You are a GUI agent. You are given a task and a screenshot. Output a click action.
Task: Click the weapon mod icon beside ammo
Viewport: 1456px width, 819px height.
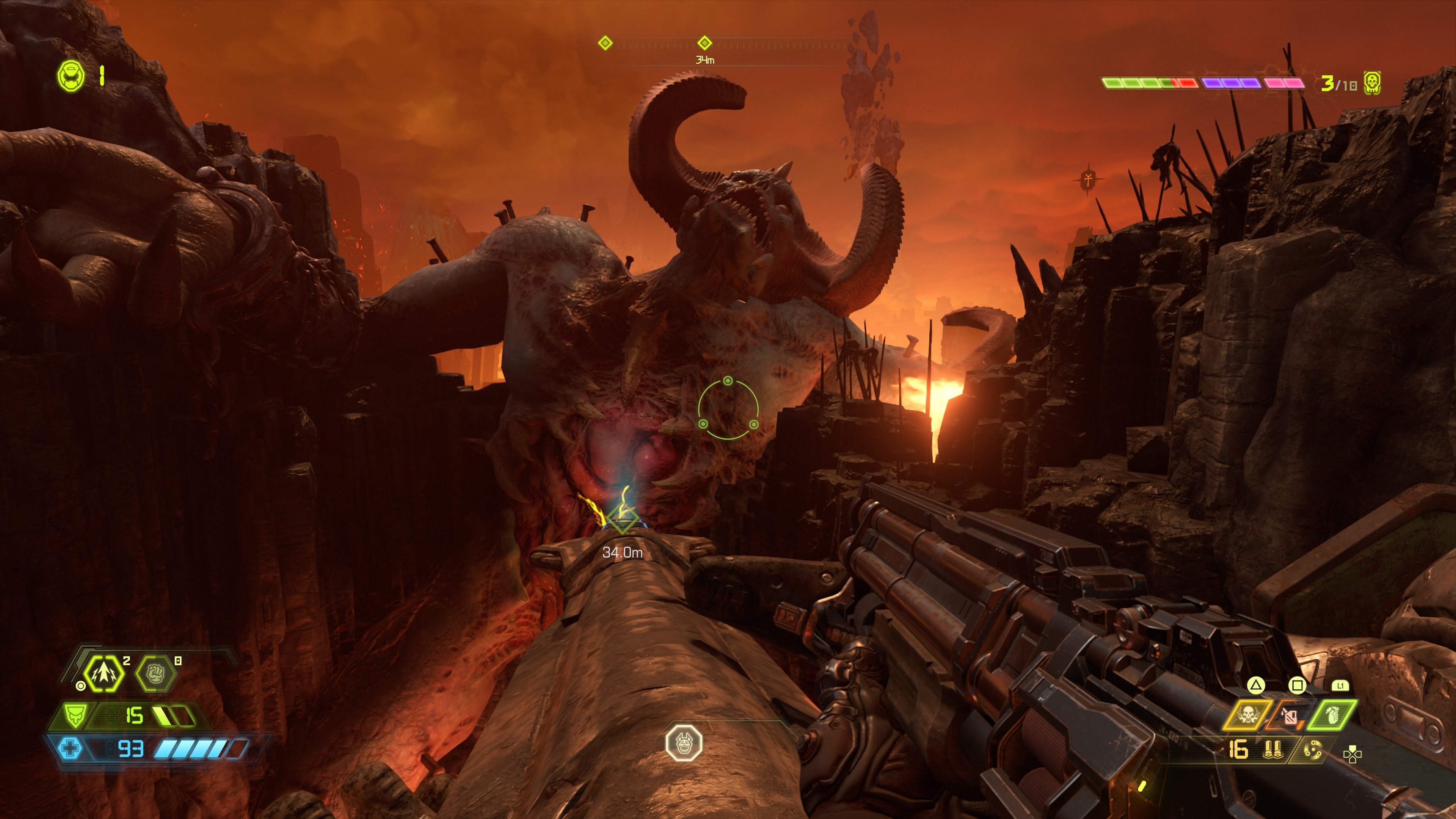(1312, 751)
